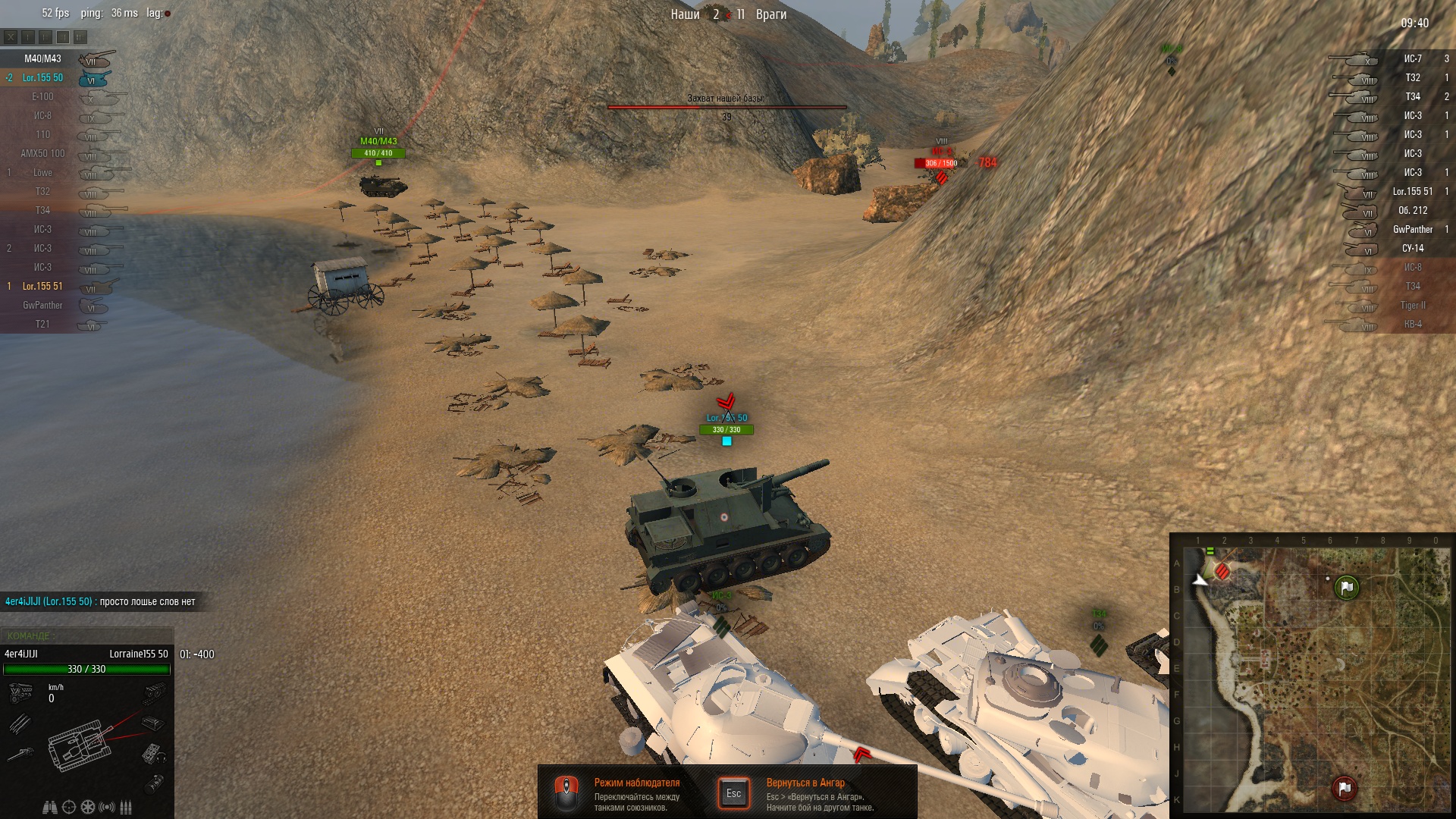
Task: Click the three-shells loader crew icon
Action: tap(126, 807)
